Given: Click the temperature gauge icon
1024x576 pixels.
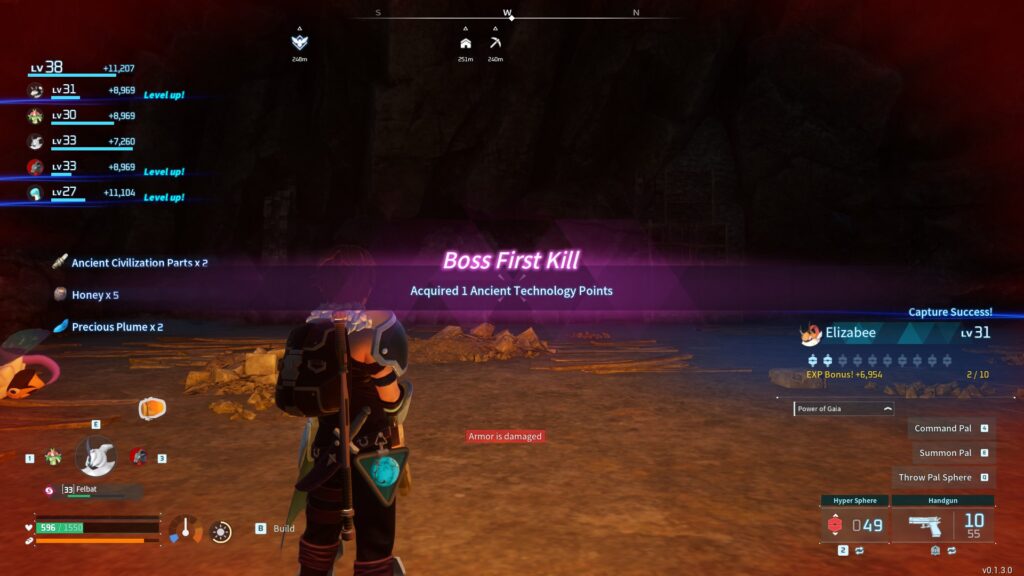Looking at the screenshot, I should 184,528.
